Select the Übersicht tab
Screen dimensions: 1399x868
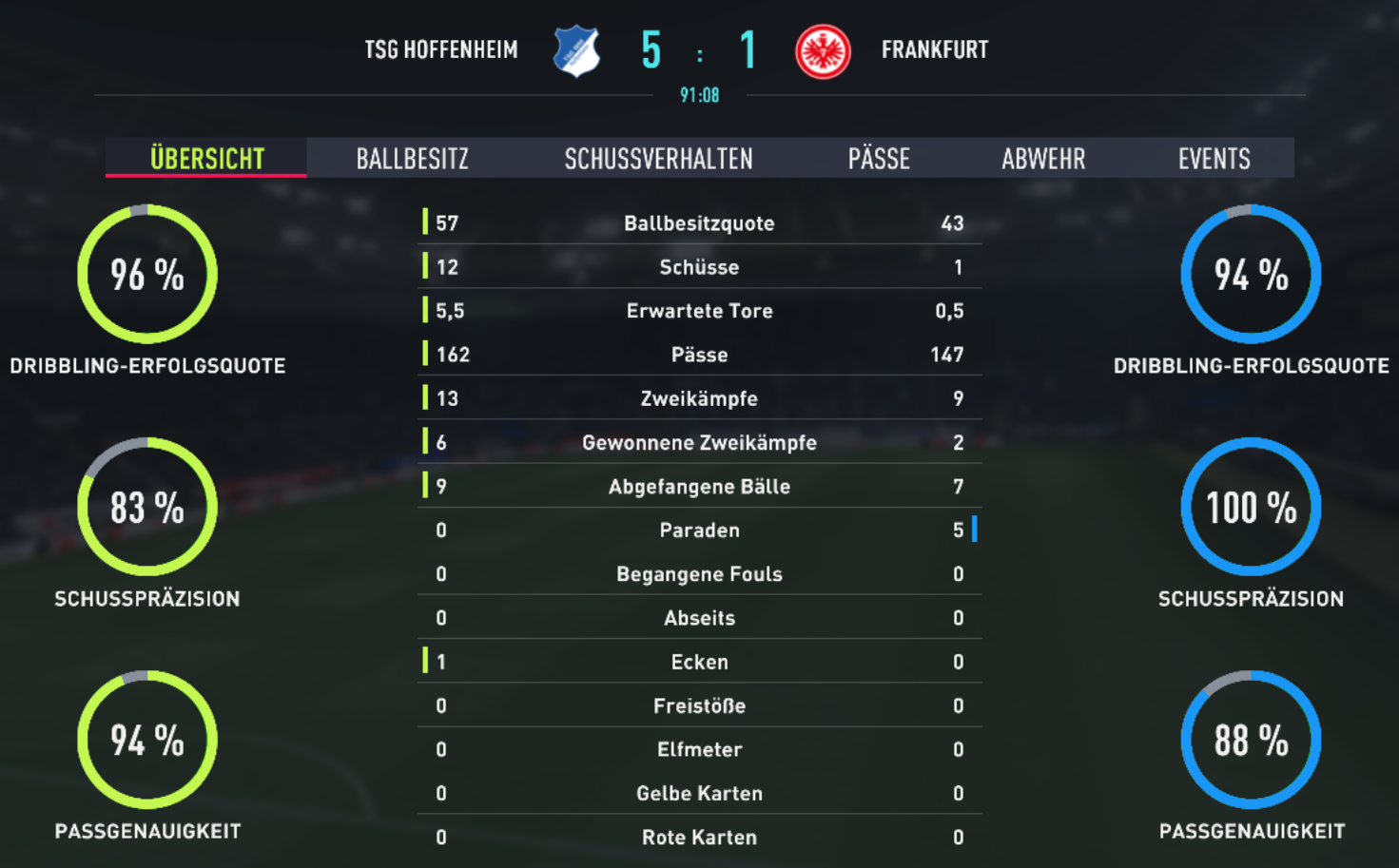206,158
